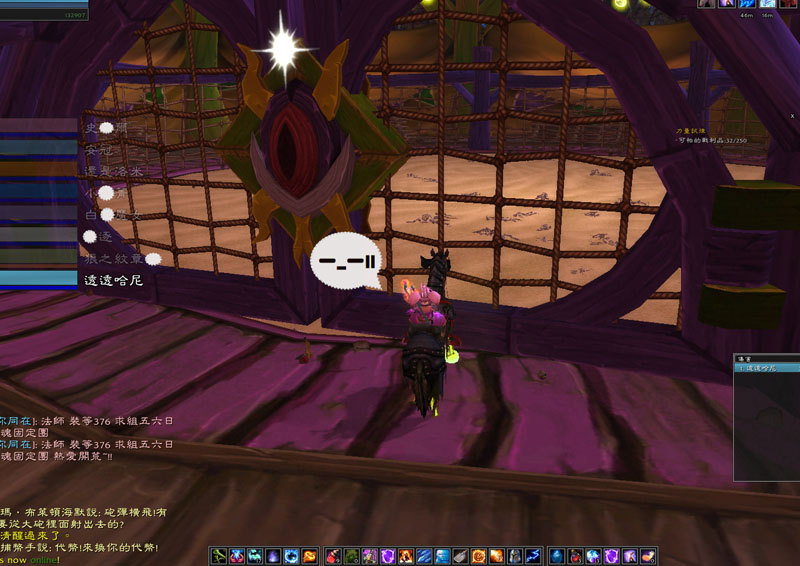The width and height of the screenshot is (800, 566).
Task: Use the orange fire swirl ability
Action: [310, 556]
